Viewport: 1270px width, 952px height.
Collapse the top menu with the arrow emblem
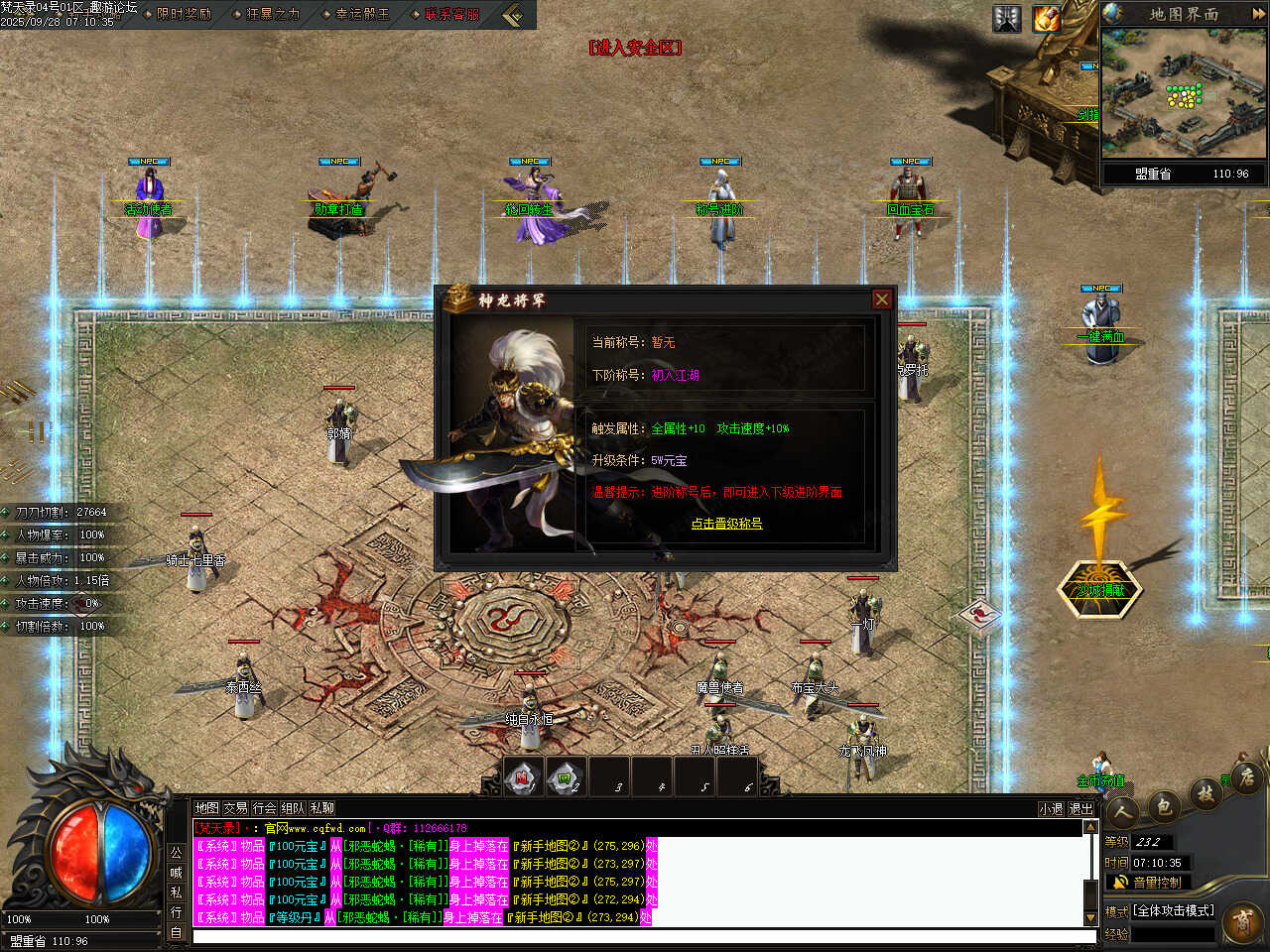(513, 15)
